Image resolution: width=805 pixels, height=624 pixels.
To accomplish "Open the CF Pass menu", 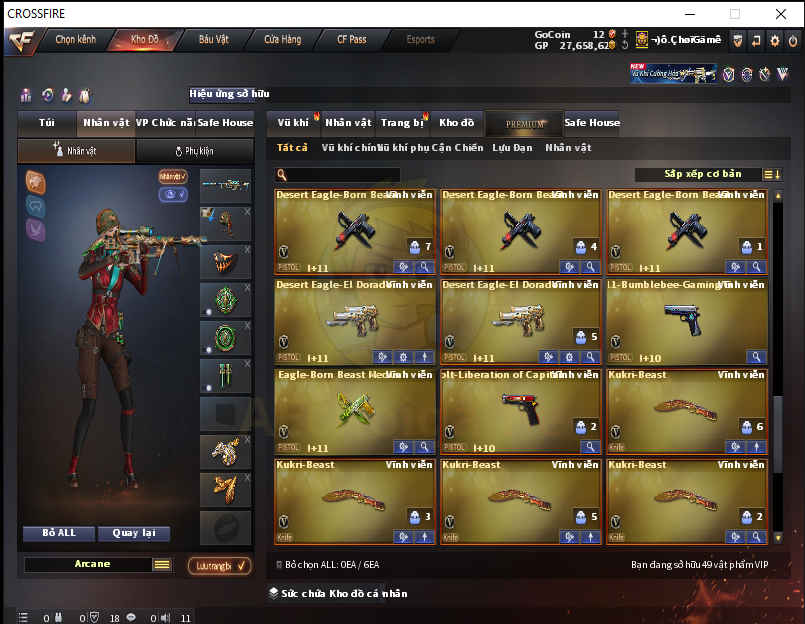I will 351,40.
